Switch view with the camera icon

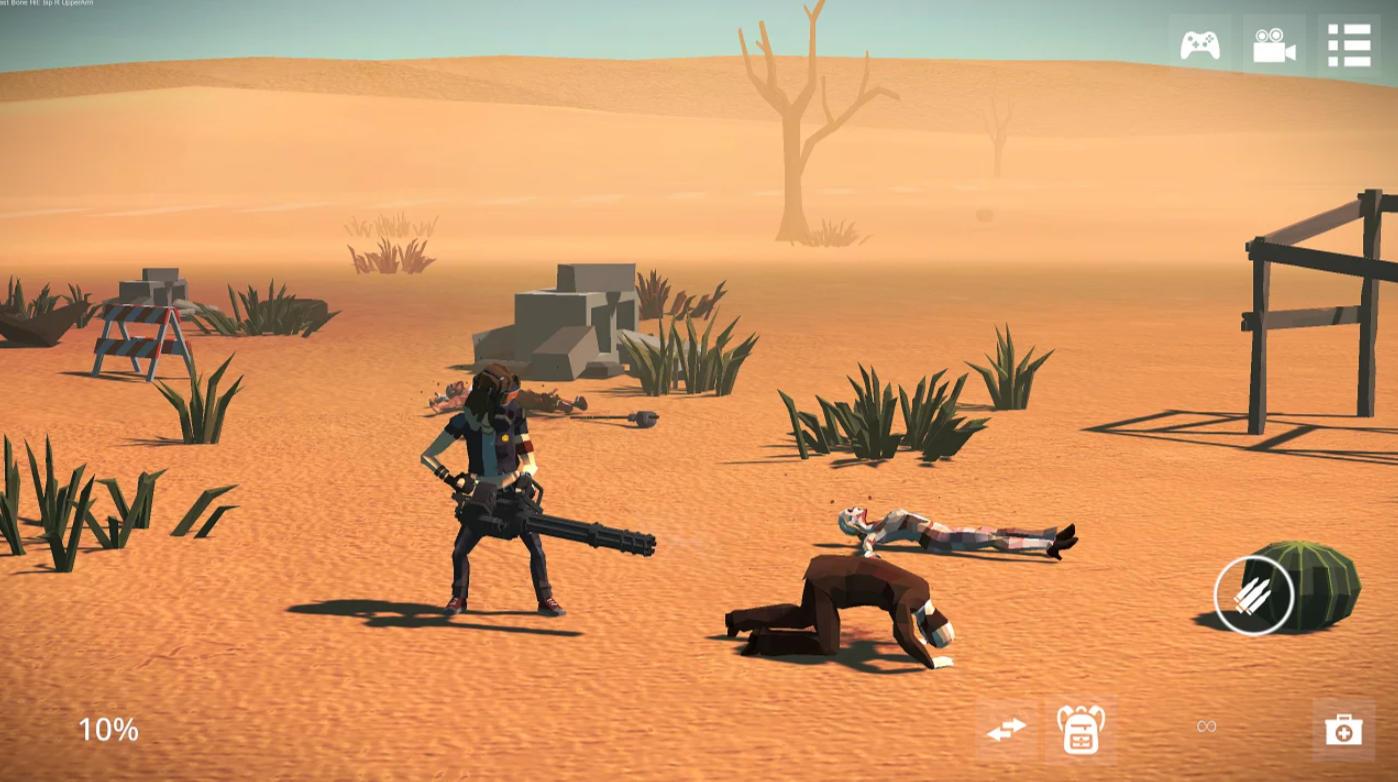(x=1274, y=46)
